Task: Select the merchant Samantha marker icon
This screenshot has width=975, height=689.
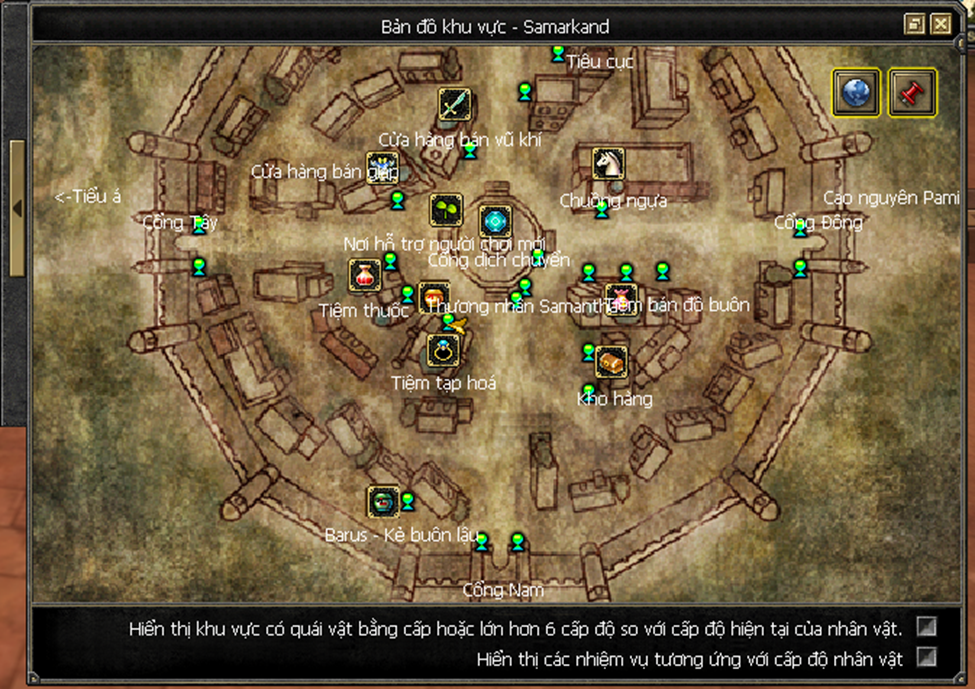Action: (435, 296)
